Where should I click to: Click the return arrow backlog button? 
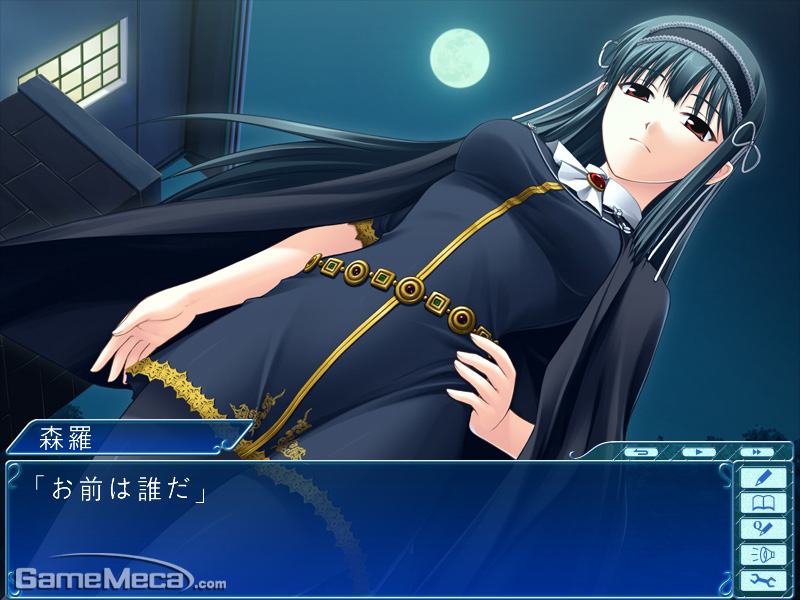pyautogui.click(x=642, y=452)
